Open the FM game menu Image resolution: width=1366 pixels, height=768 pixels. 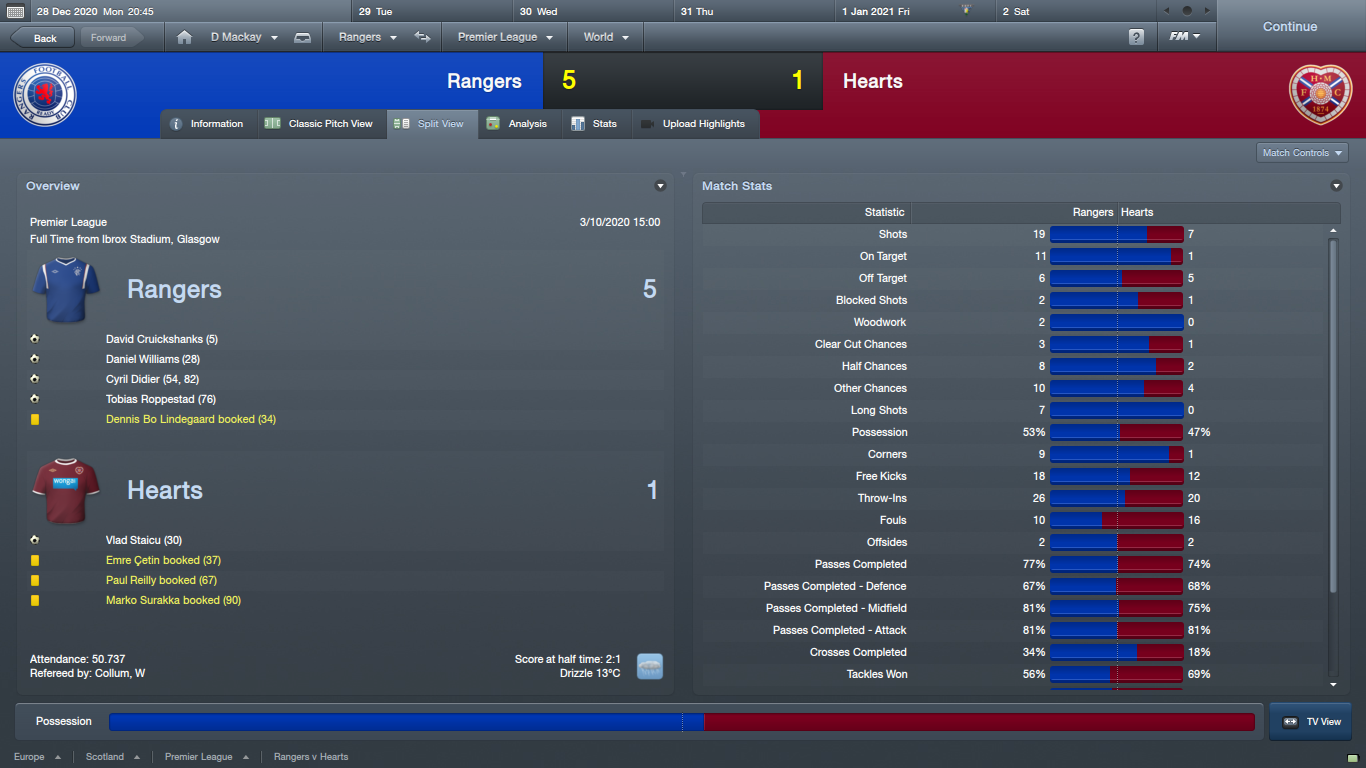[1185, 37]
